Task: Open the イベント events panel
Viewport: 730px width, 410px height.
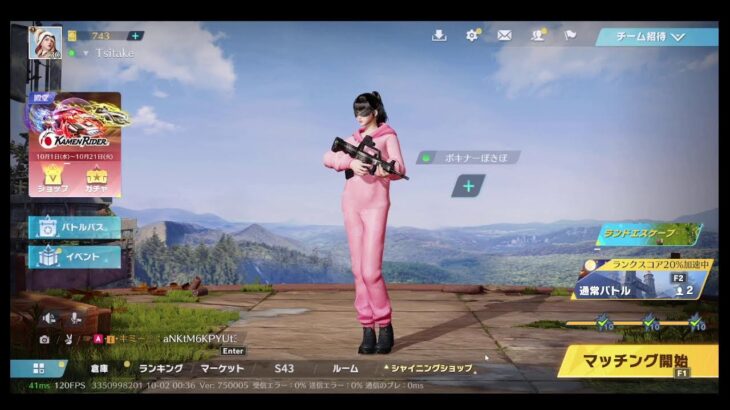Action: (75, 257)
